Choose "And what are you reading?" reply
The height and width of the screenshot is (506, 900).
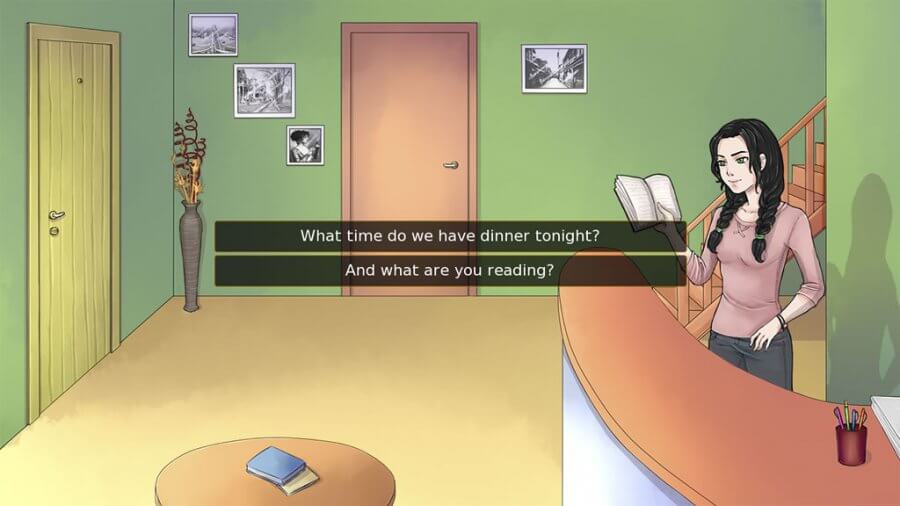(x=450, y=270)
